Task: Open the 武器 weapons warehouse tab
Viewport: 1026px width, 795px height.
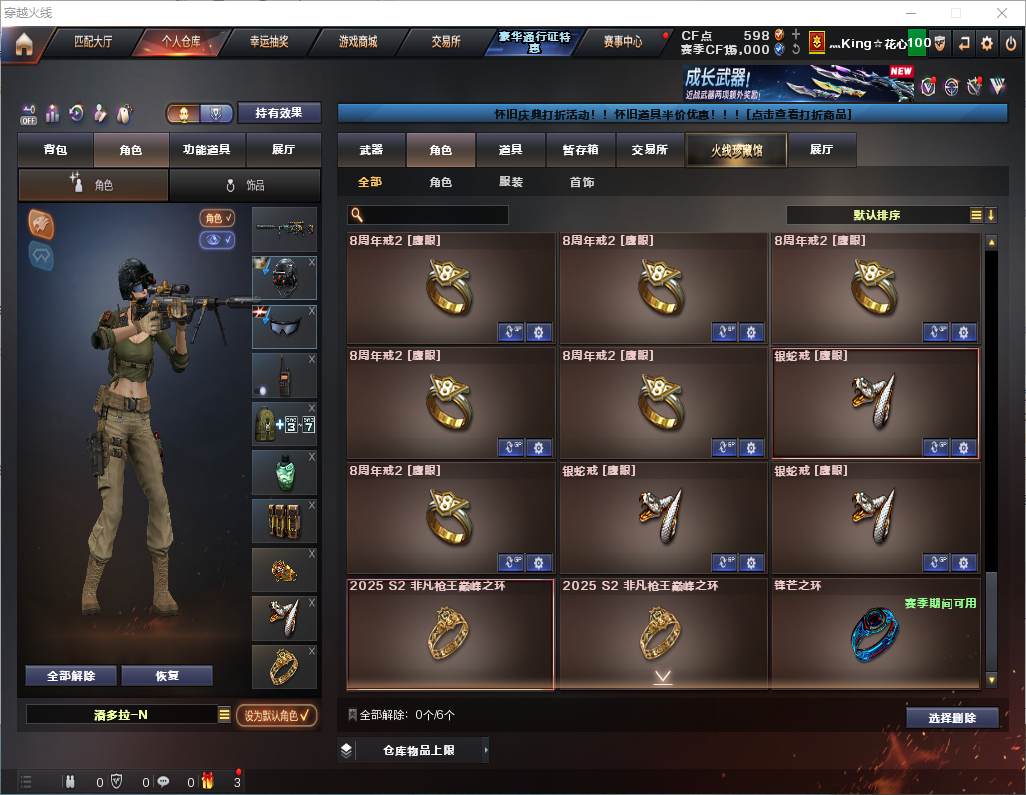Action: [371, 150]
